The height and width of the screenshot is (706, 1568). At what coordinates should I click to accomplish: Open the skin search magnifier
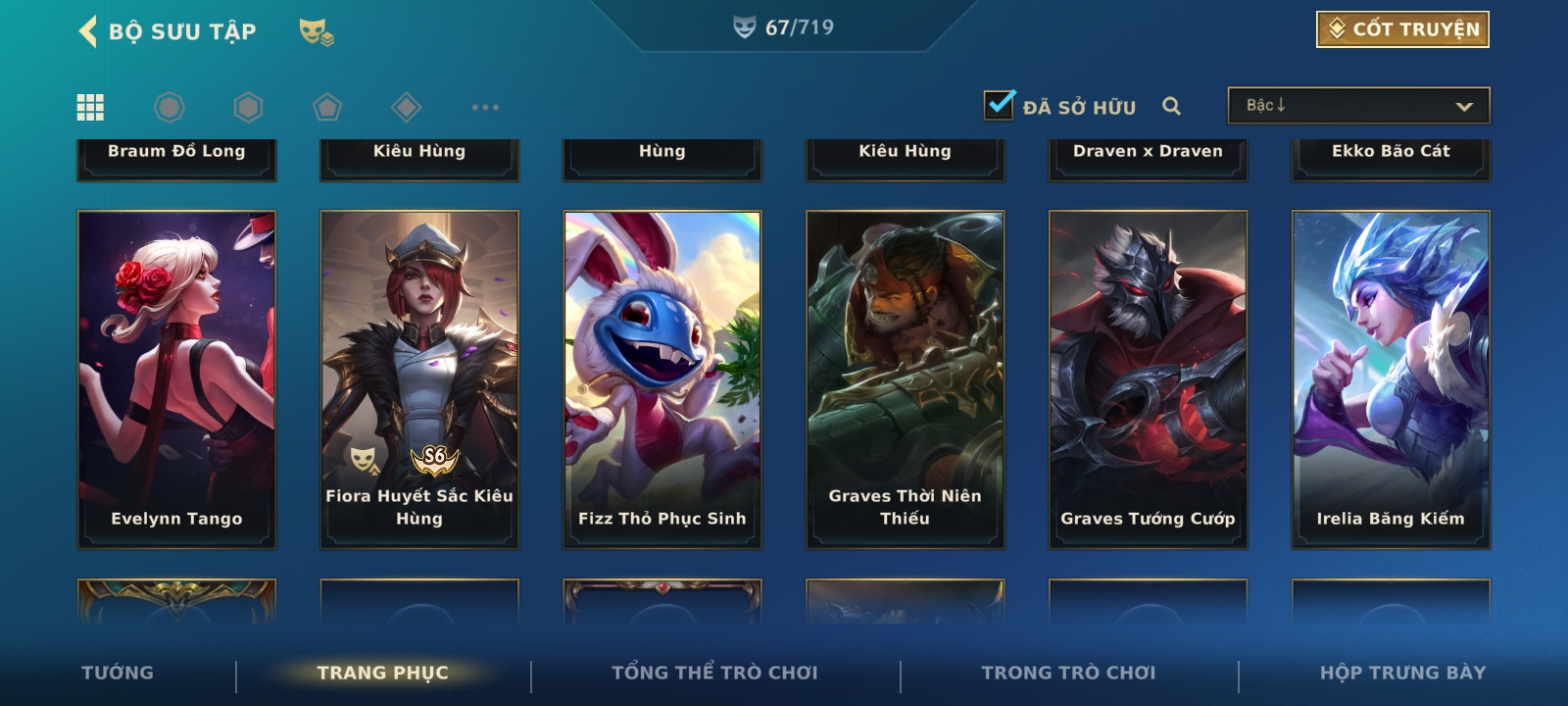(x=1171, y=106)
